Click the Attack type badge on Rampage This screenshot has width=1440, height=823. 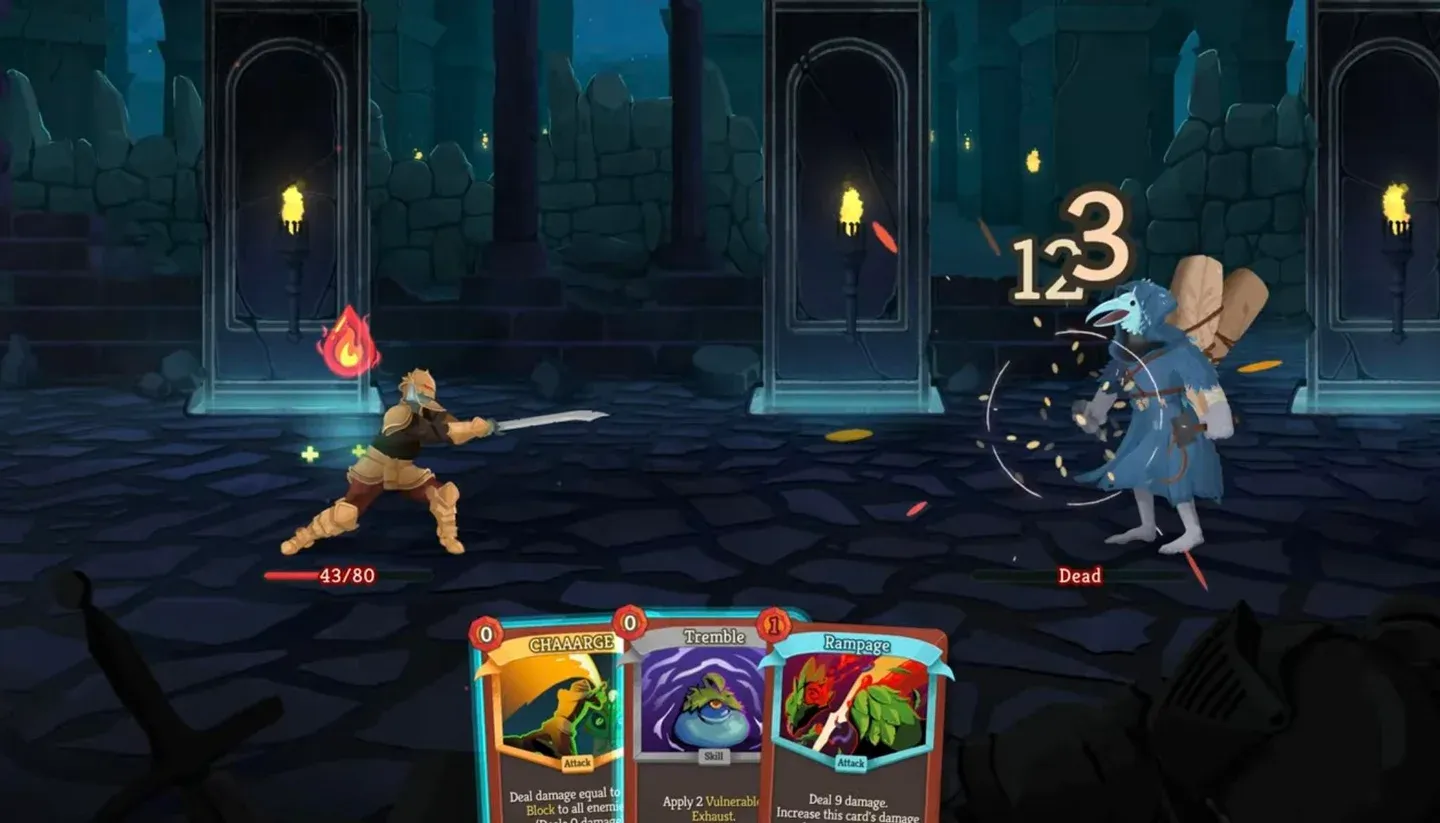pyautogui.click(x=849, y=761)
